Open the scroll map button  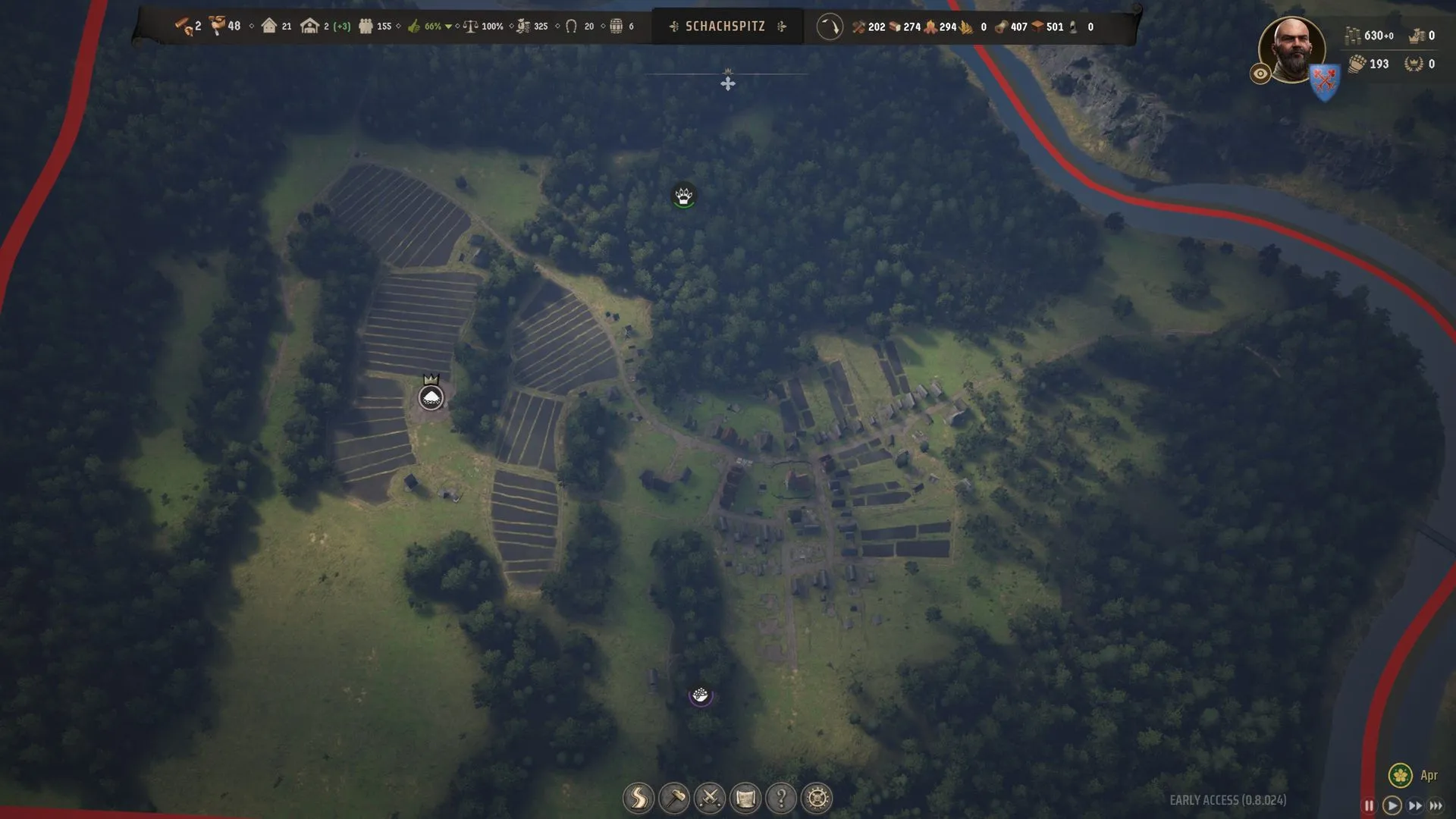coord(745,798)
